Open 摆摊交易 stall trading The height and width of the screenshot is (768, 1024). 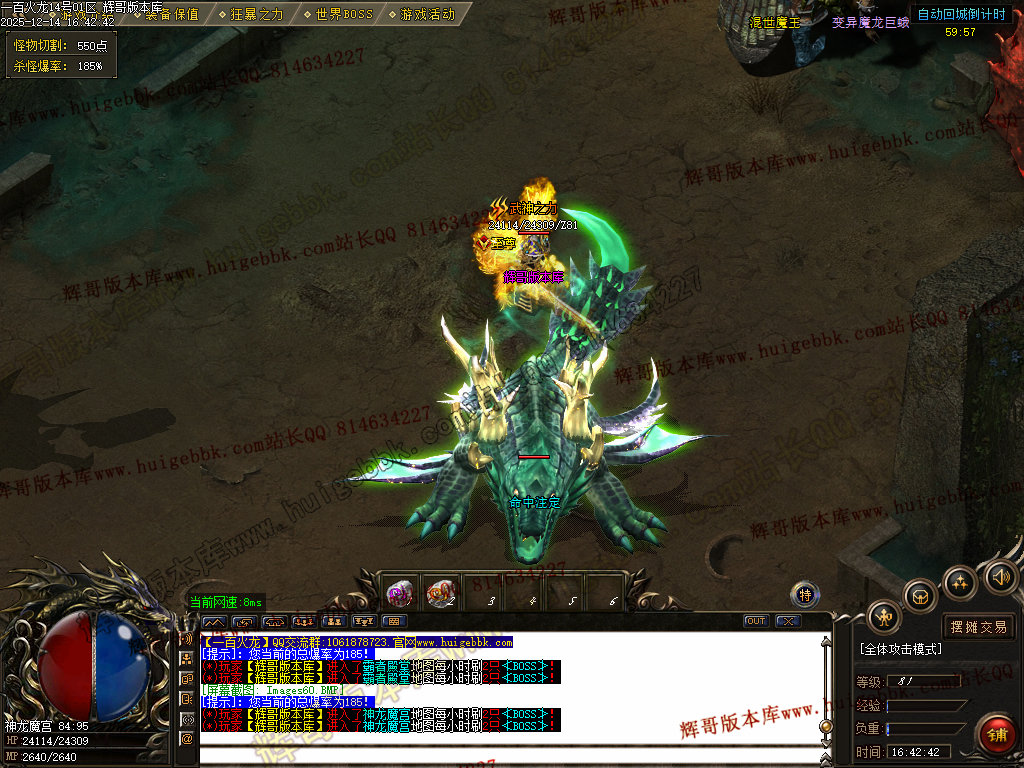[x=978, y=627]
